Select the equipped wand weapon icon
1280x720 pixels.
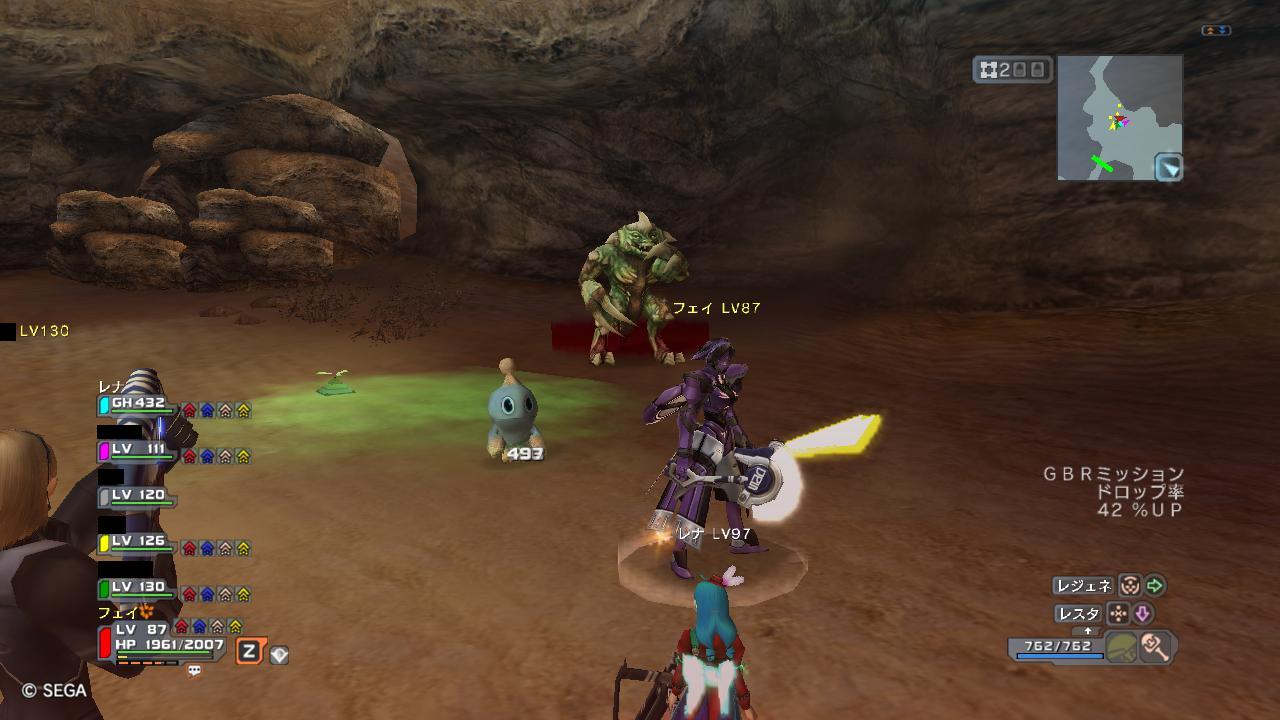pos(1155,647)
